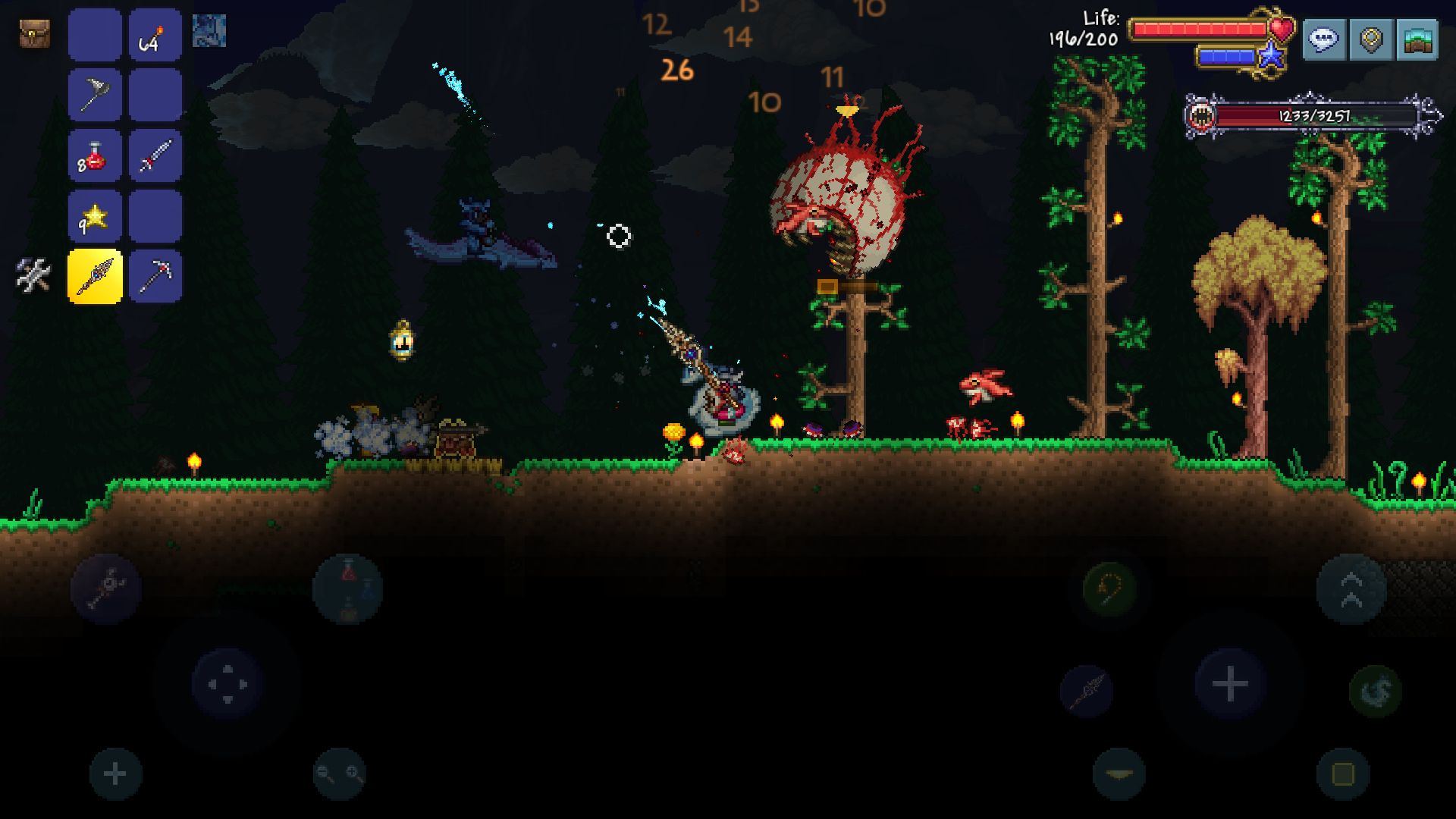Select the pickaxe hotbar slot
Image resolution: width=1456 pixels, height=819 pixels.
pos(155,276)
